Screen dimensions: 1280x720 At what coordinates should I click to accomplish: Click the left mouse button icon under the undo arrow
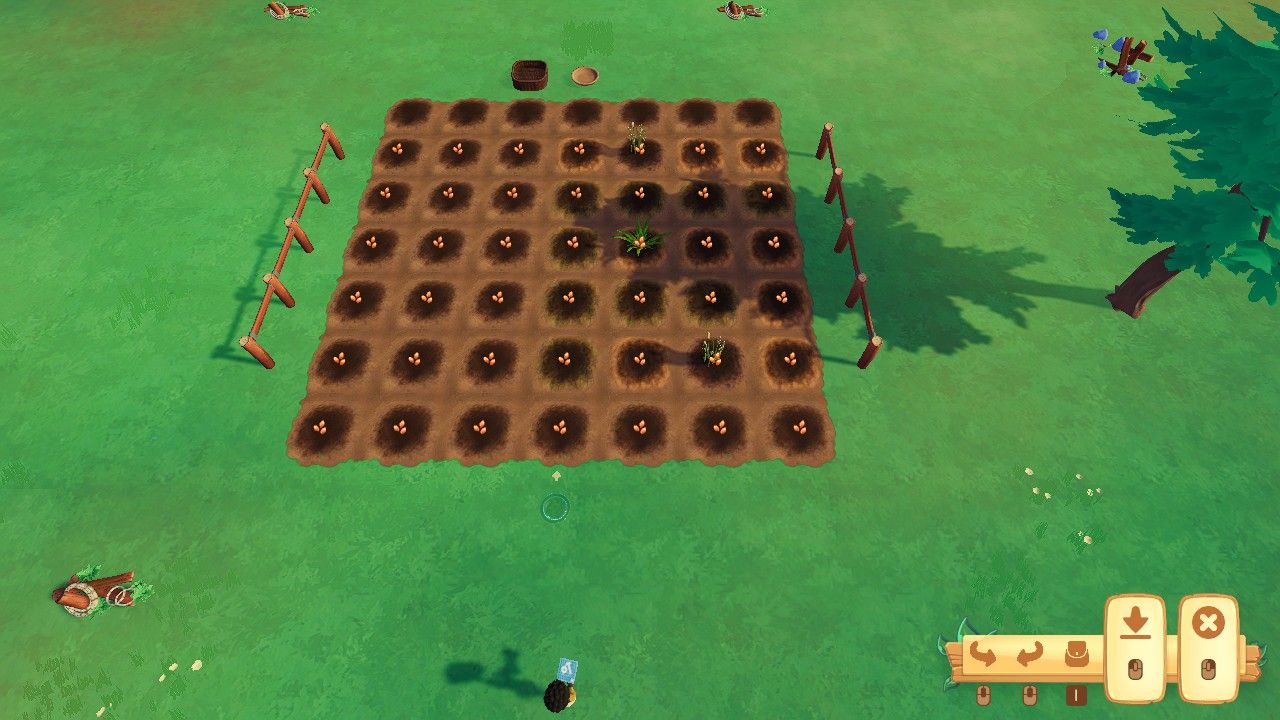click(983, 695)
